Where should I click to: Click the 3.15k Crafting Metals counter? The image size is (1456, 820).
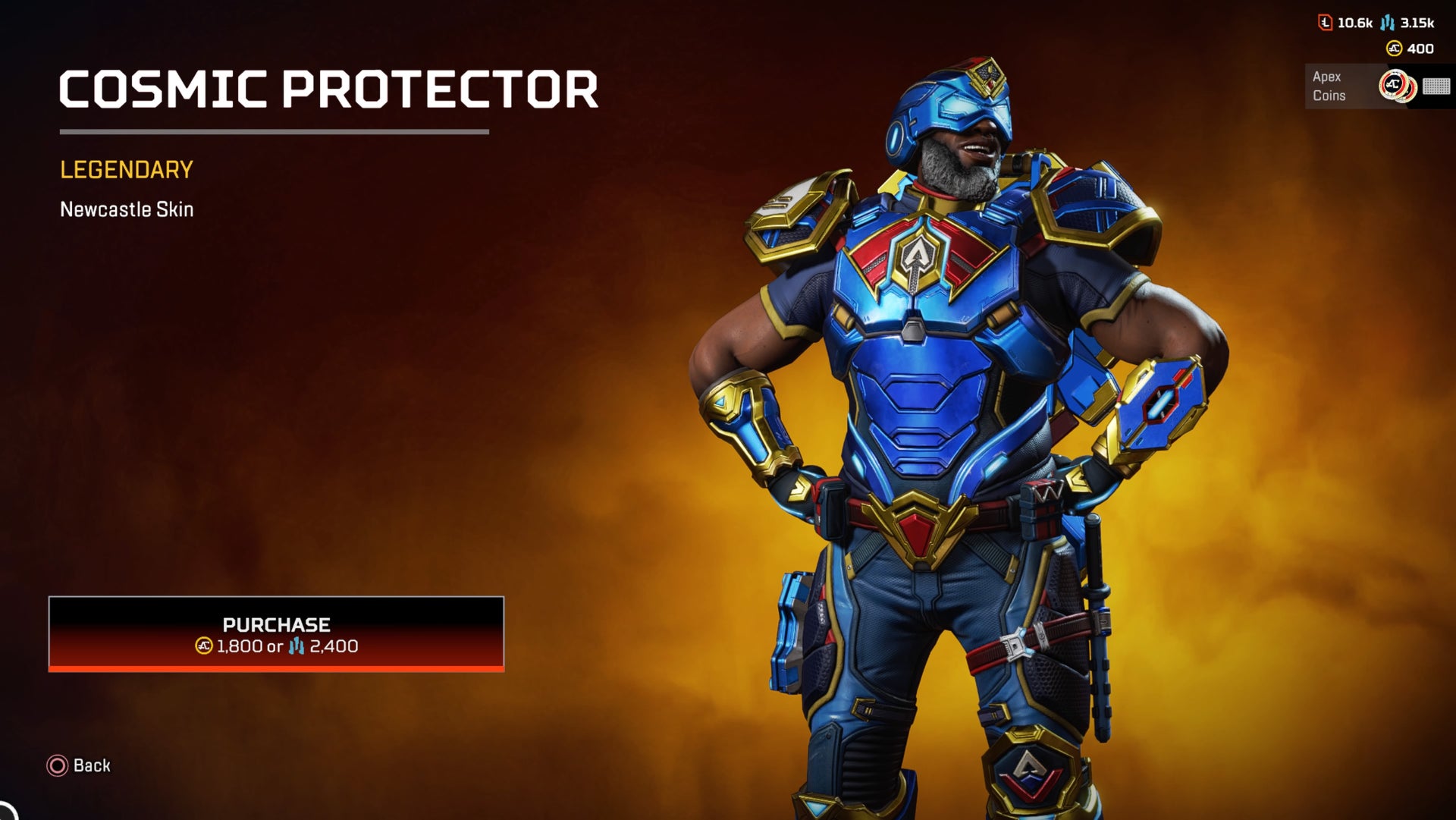click(1418, 23)
